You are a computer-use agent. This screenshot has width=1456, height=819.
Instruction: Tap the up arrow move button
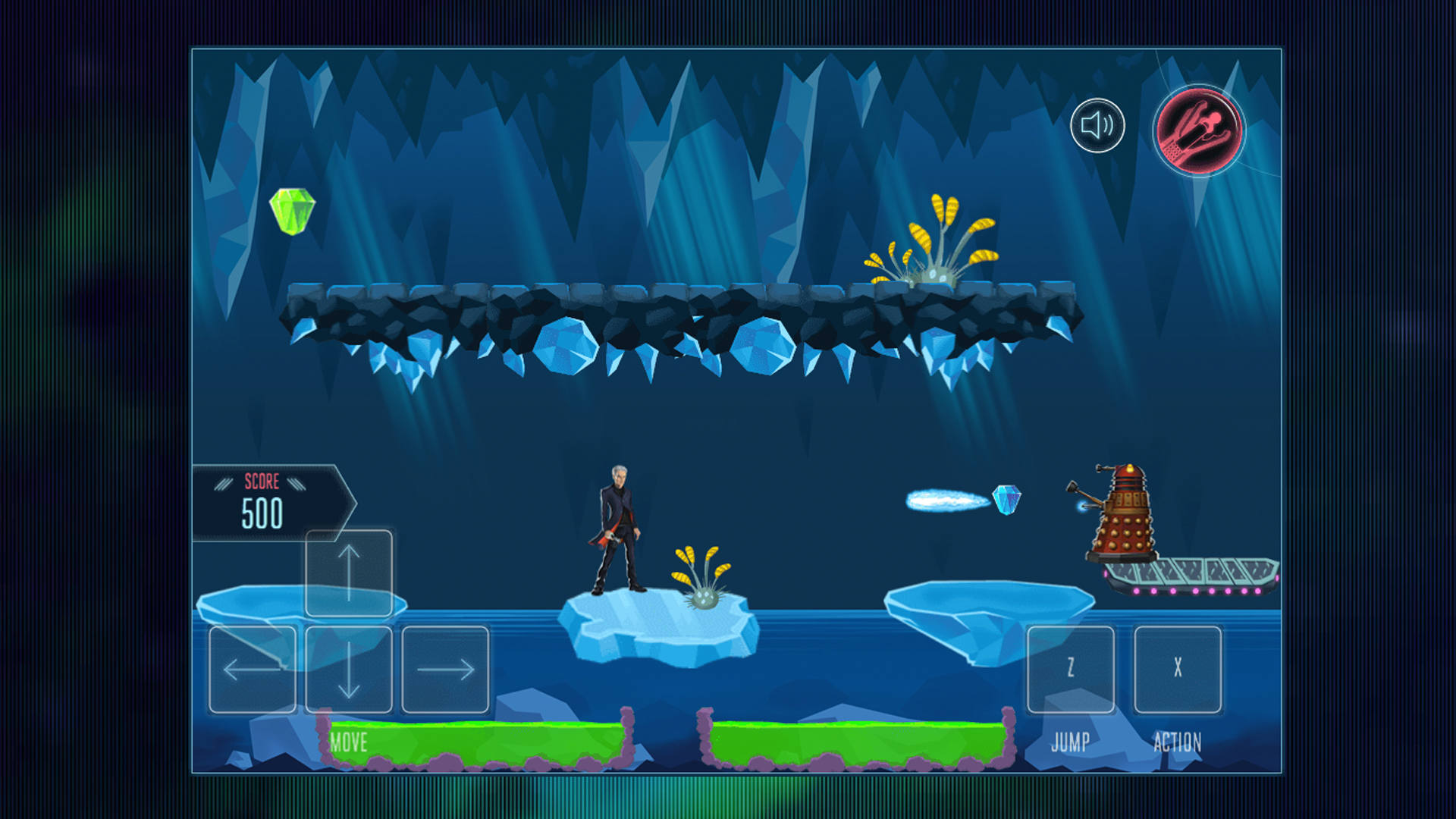pos(349,573)
